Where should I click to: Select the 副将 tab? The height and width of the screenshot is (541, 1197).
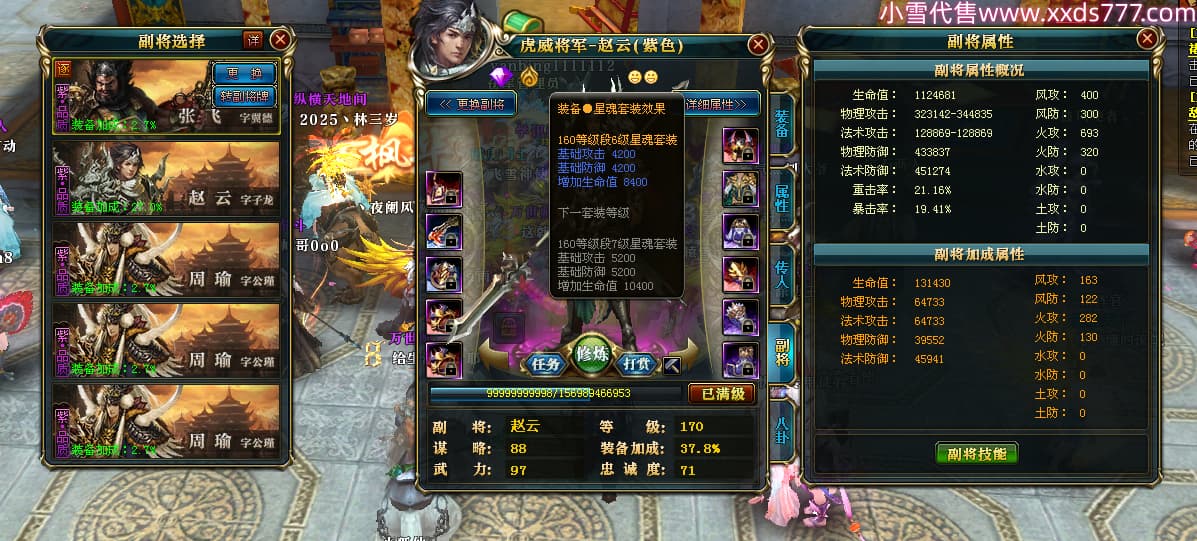pos(782,352)
